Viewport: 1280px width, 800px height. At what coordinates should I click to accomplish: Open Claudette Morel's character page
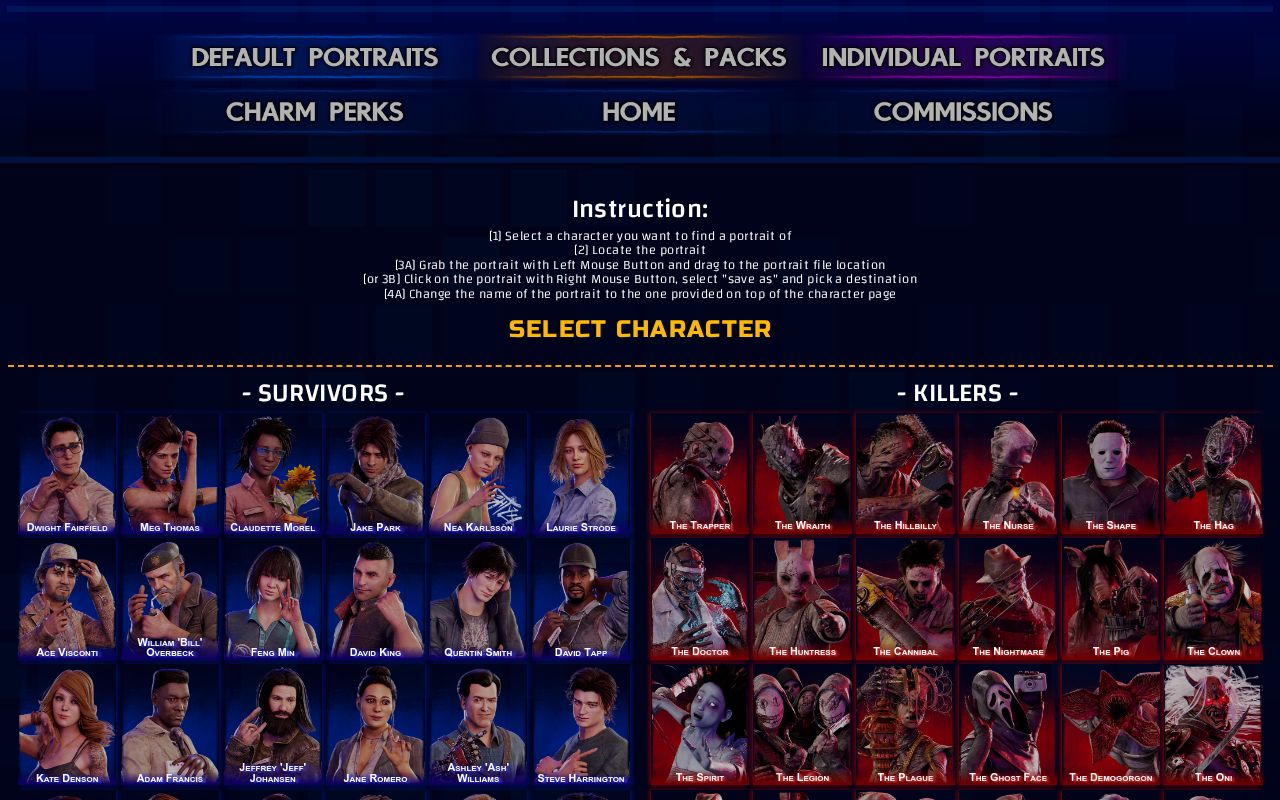point(272,472)
